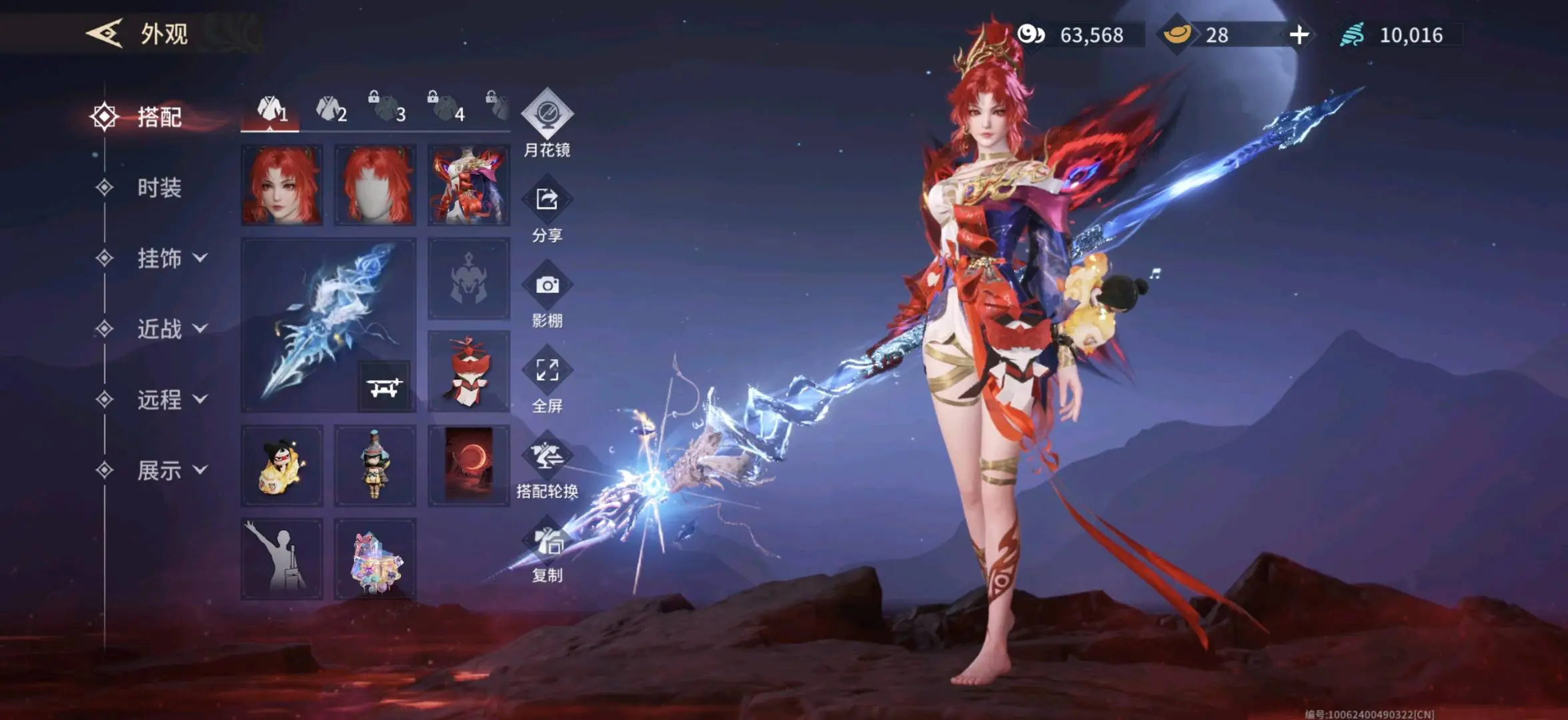Choose the red and blue outfit slot
The height and width of the screenshot is (720, 1568).
468,185
